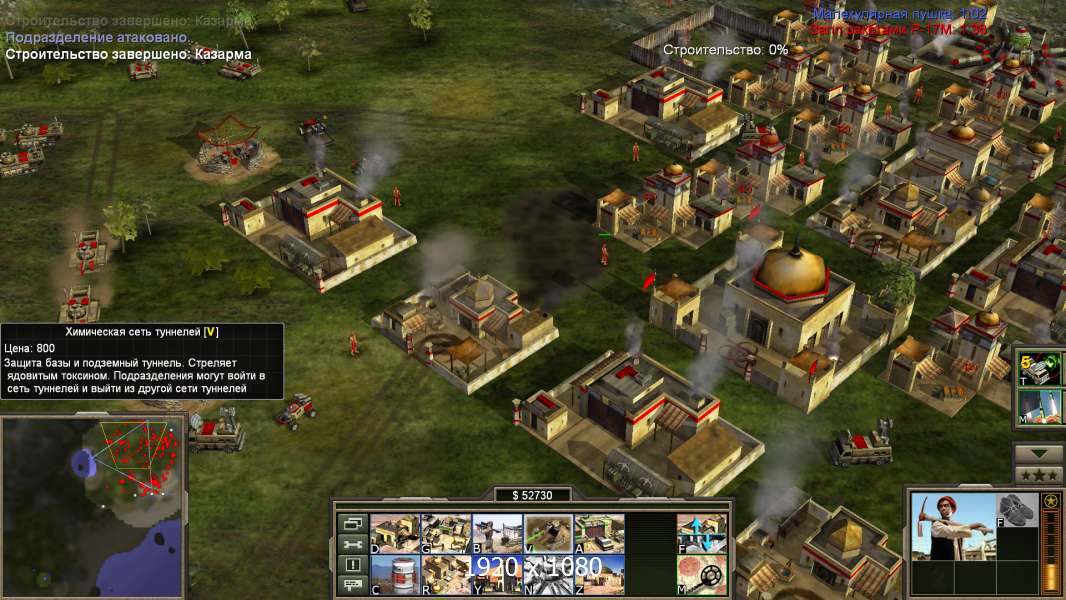Choose the build icon marked with hotkey D
1066x600 pixels.
click(395, 533)
